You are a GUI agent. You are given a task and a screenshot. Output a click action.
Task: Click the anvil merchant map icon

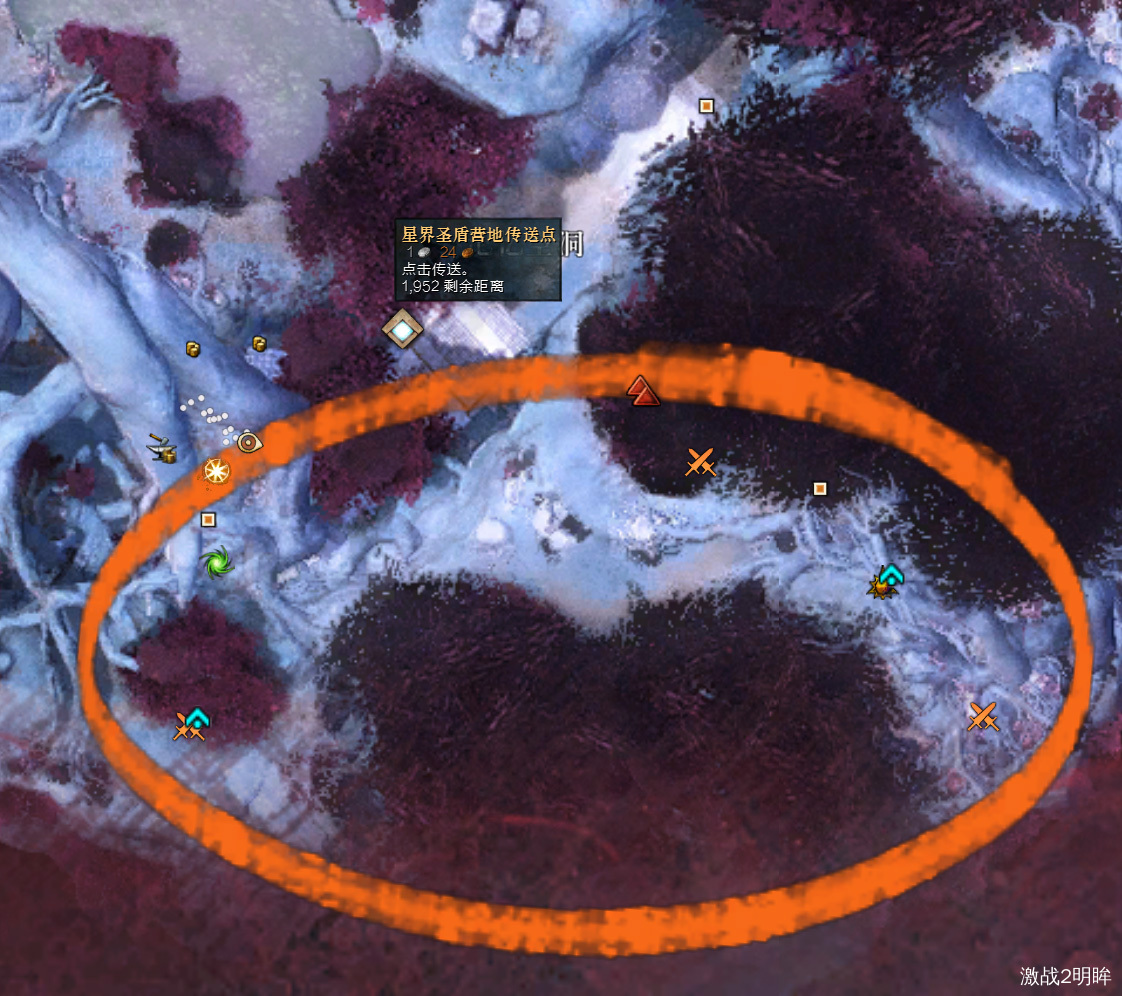(163, 449)
